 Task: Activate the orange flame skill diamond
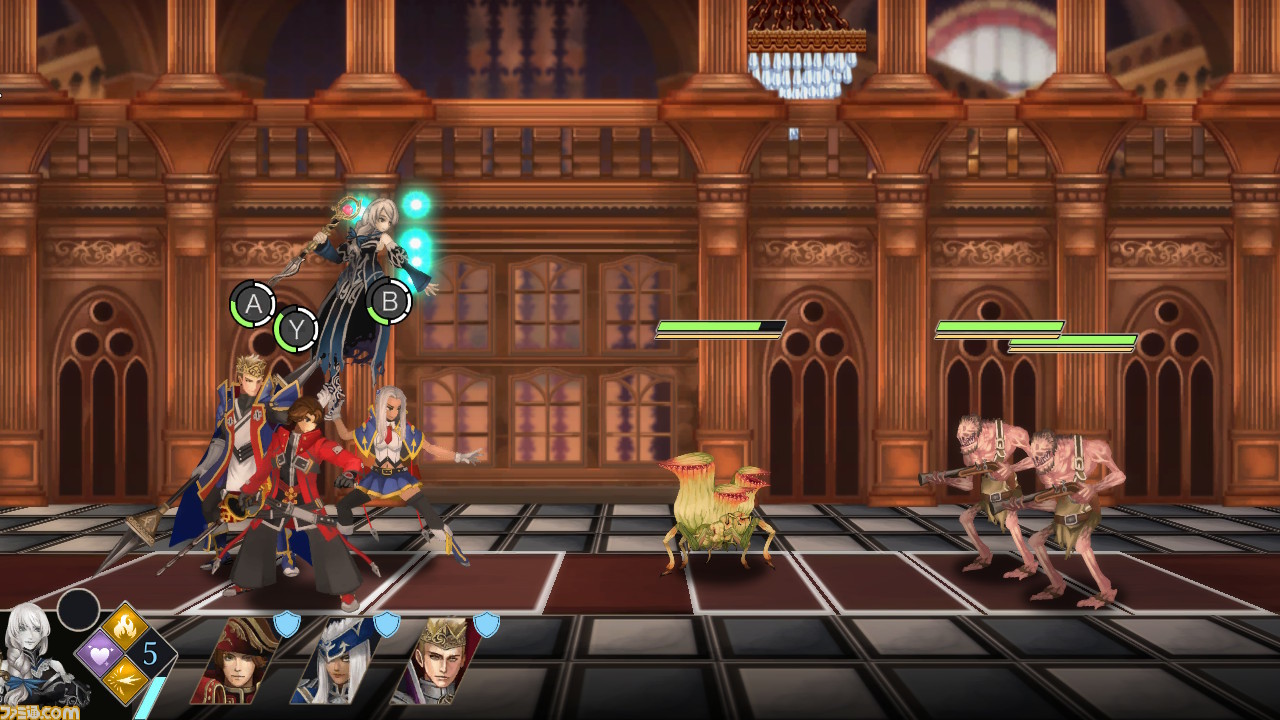pyautogui.click(x=125, y=628)
